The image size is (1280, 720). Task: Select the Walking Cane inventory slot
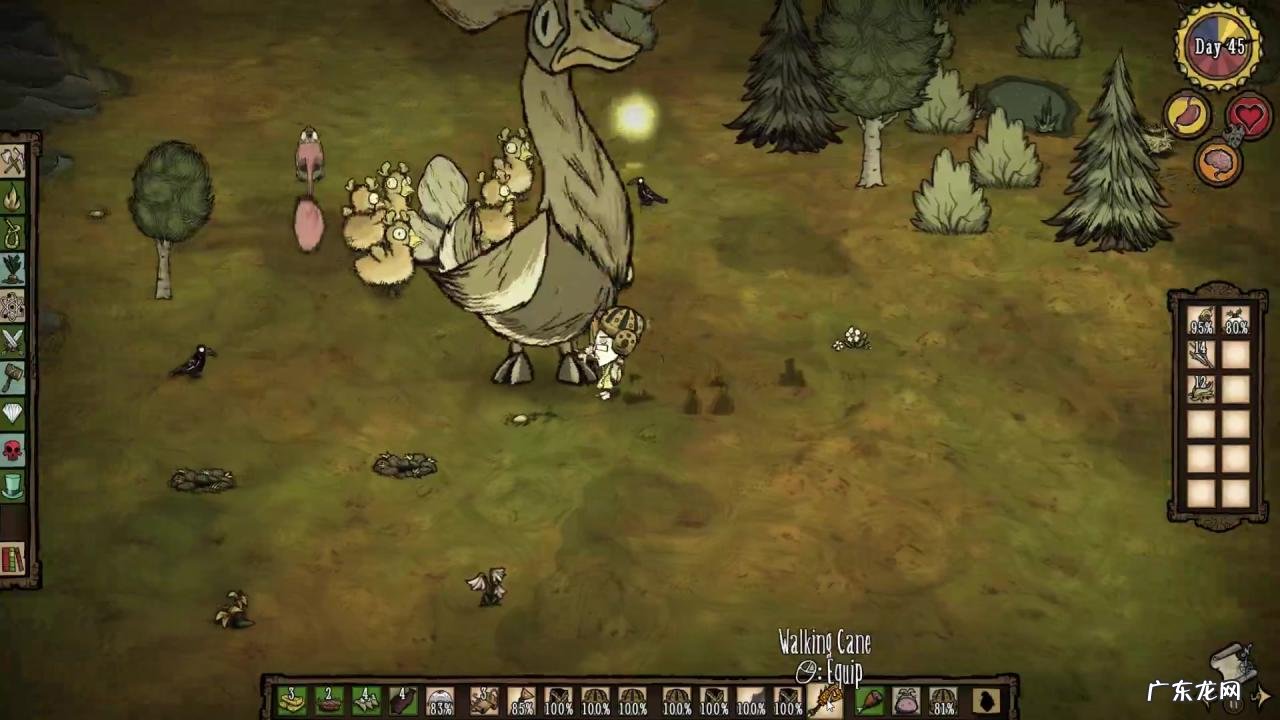pyautogui.click(x=826, y=701)
